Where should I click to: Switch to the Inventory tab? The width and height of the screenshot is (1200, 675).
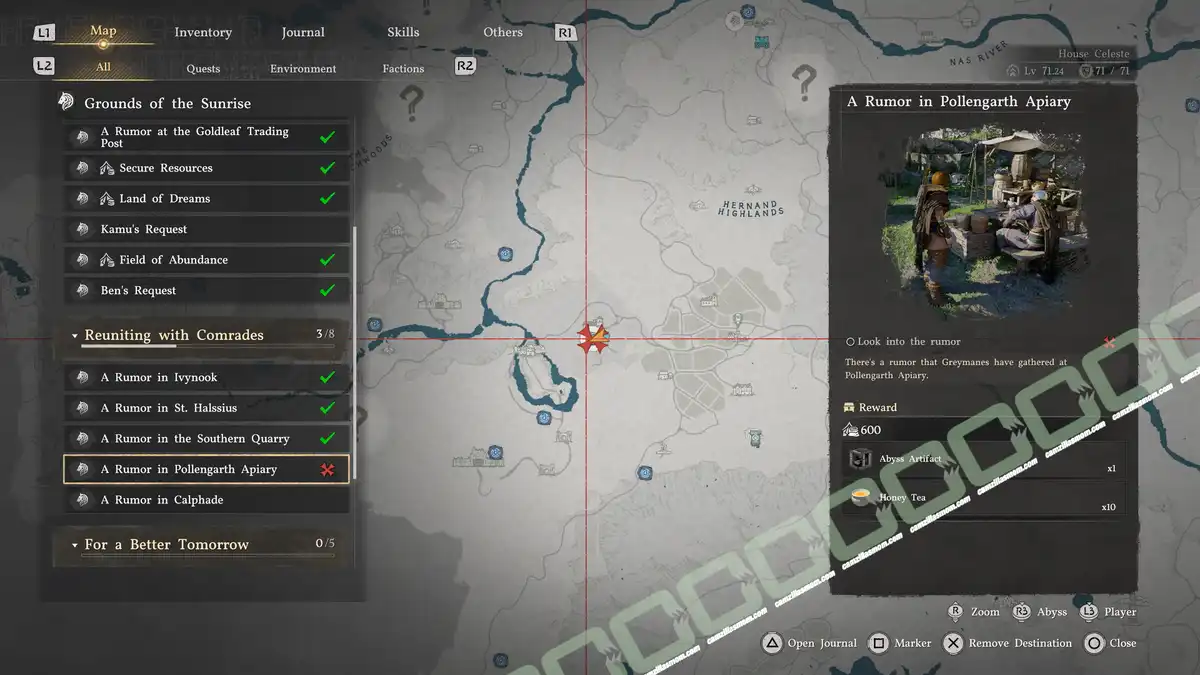coord(203,32)
